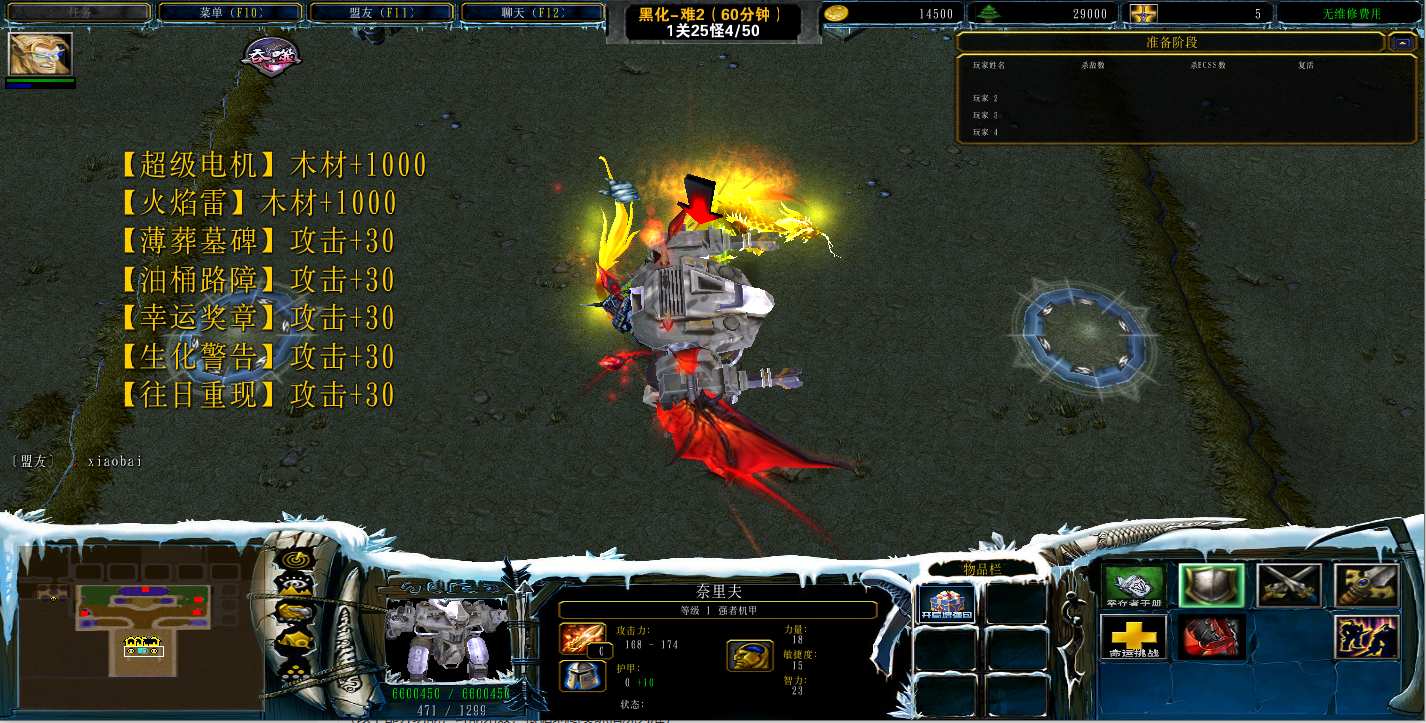This screenshot has height=723, width=1426.
Task: Click the armor helmet stat icon
Action: tap(582, 675)
